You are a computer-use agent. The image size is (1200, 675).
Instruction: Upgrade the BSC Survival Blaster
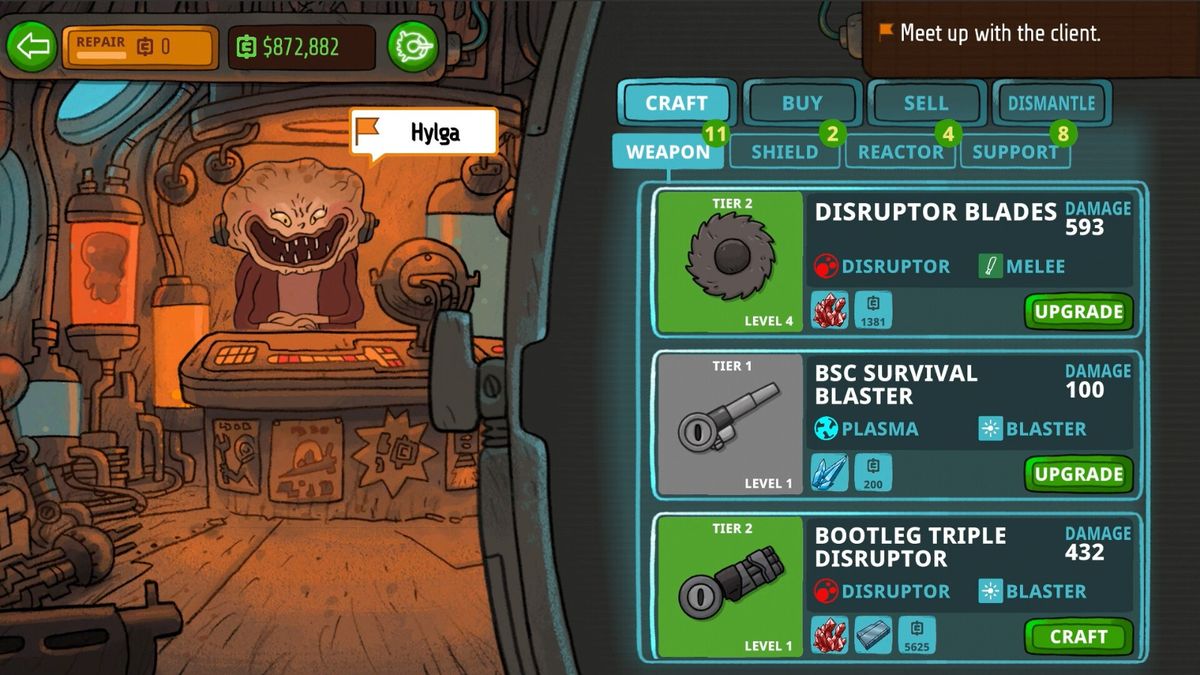pyautogui.click(x=1078, y=474)
